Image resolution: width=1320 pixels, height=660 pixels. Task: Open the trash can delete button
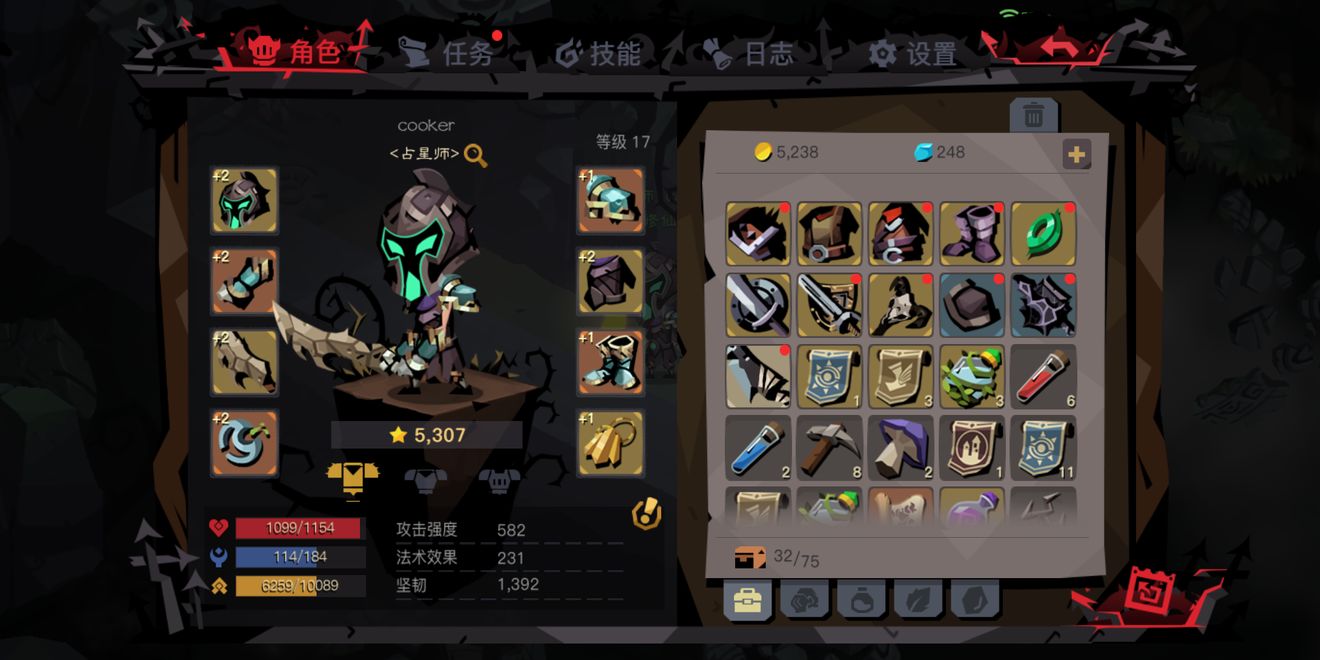coord(1033,117)
